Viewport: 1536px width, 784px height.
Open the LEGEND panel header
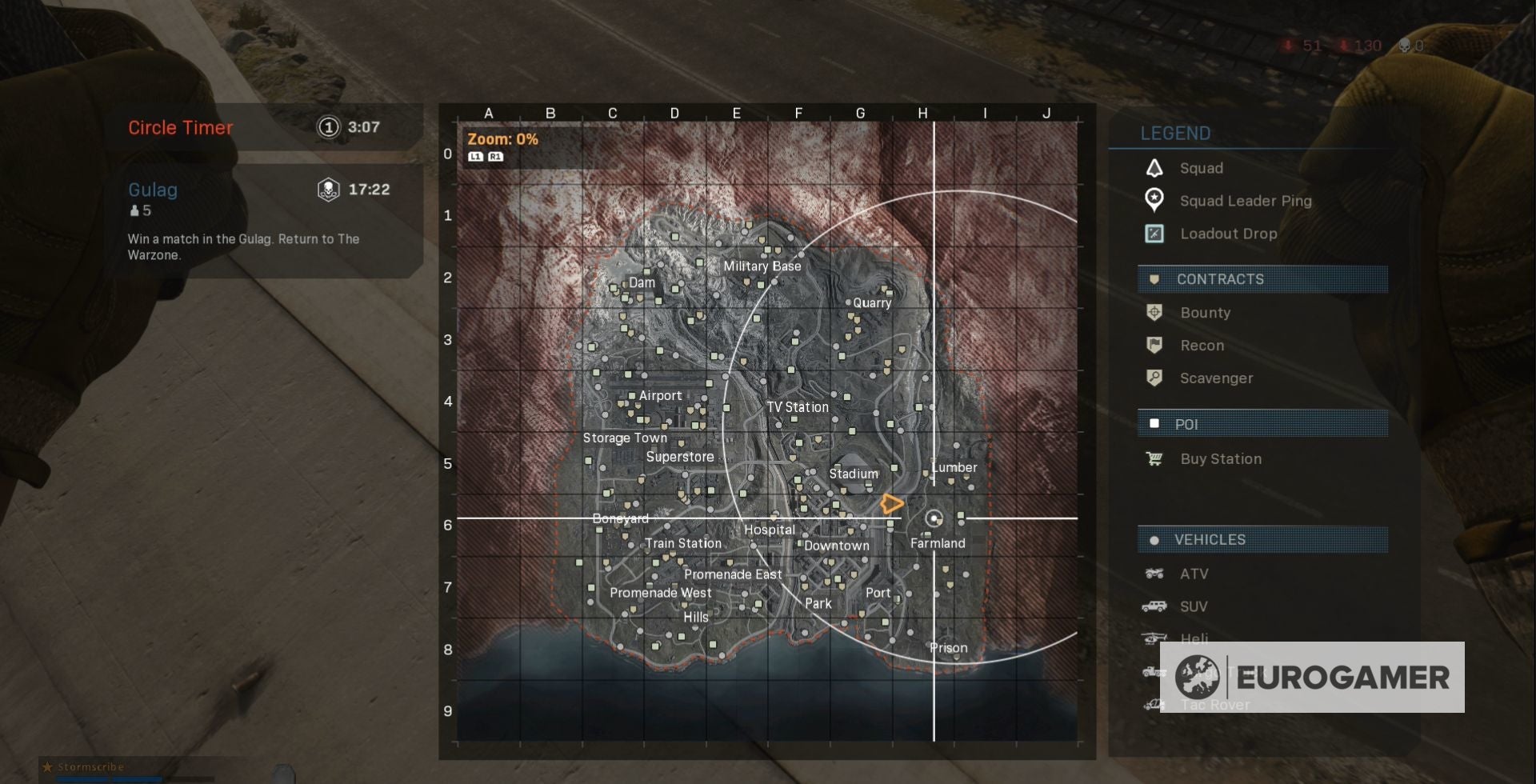(x=1174, y=134)
